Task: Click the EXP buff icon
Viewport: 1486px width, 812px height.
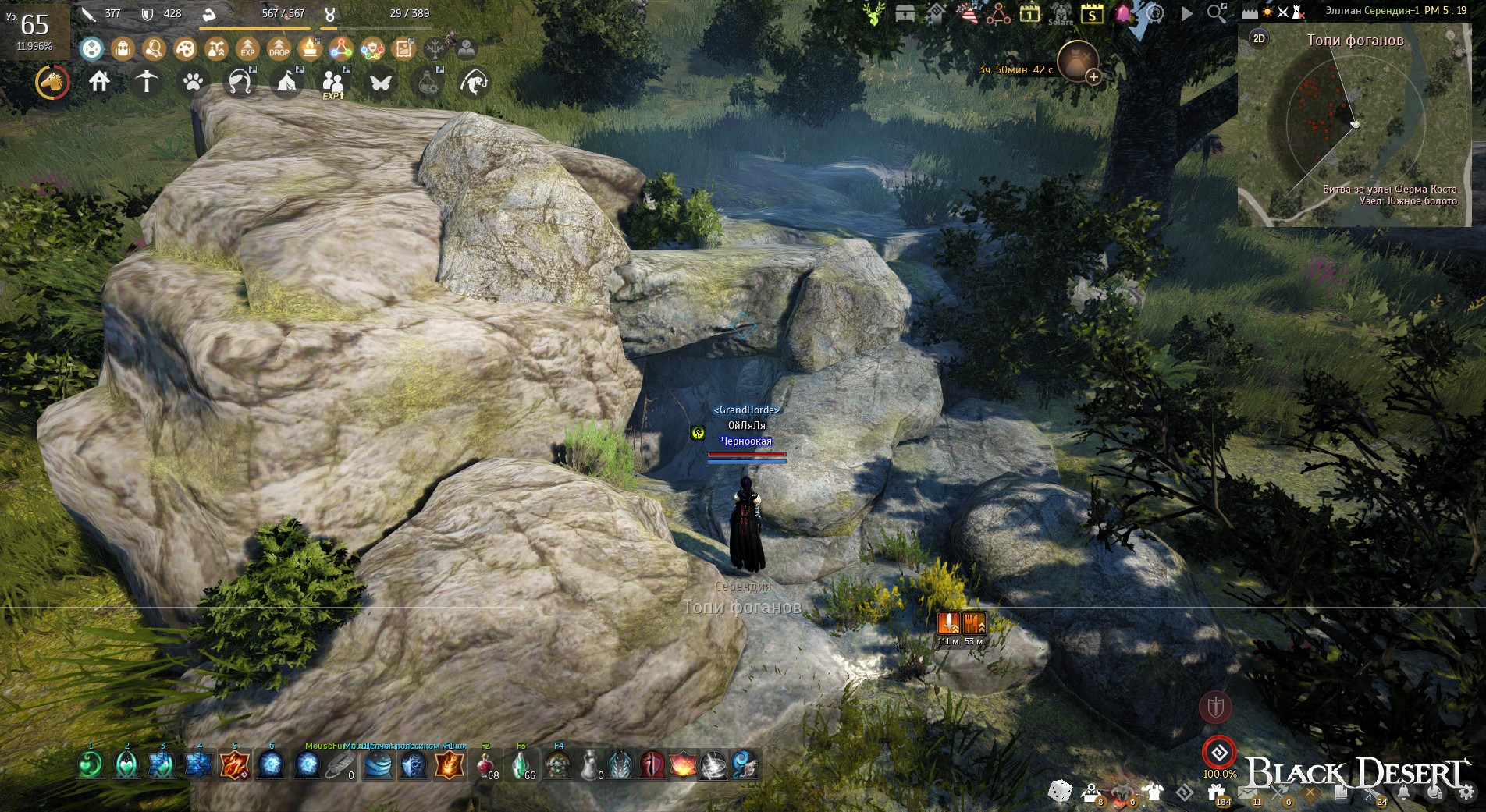Action: (247, 49)
